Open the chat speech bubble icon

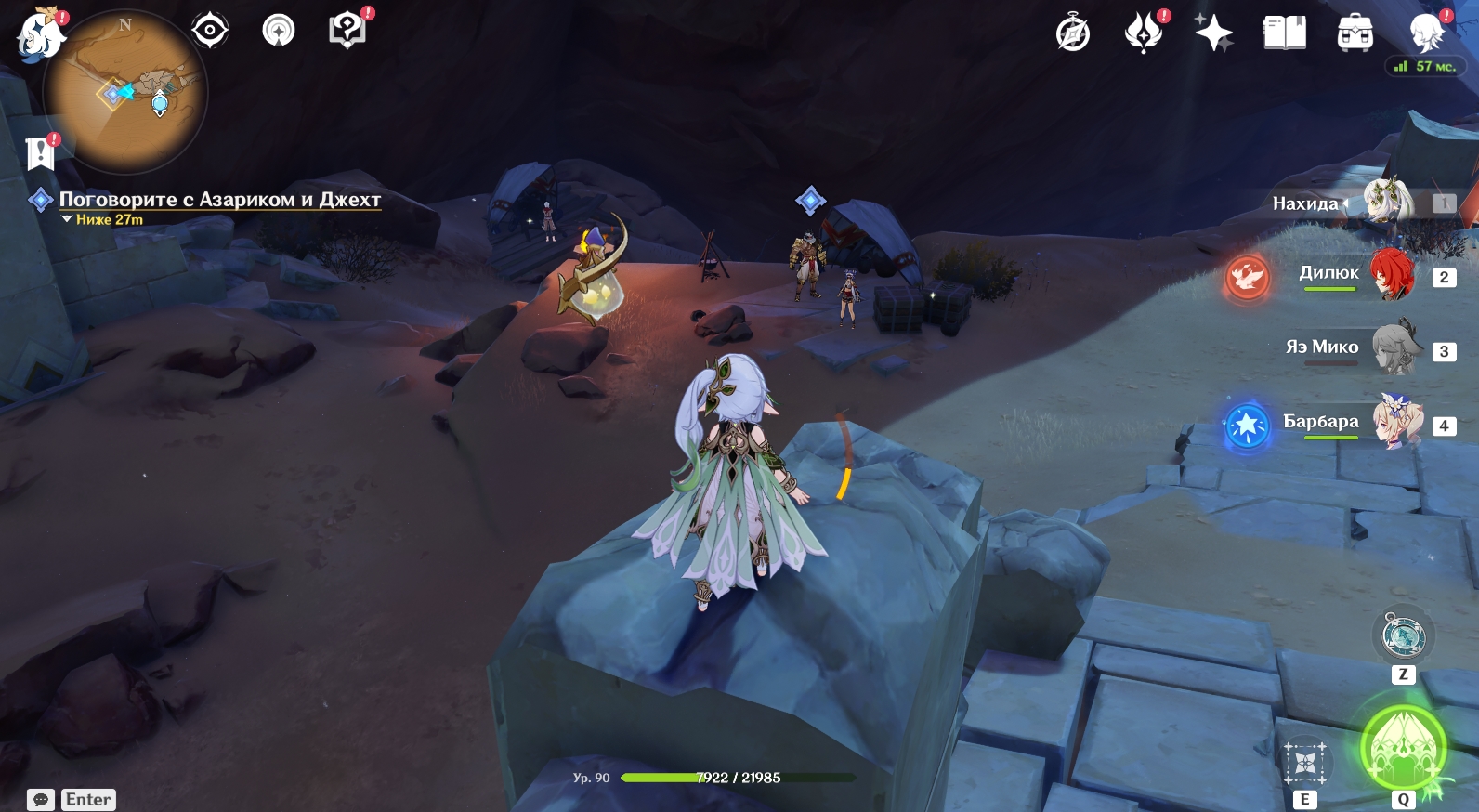[x=41, y=800]
